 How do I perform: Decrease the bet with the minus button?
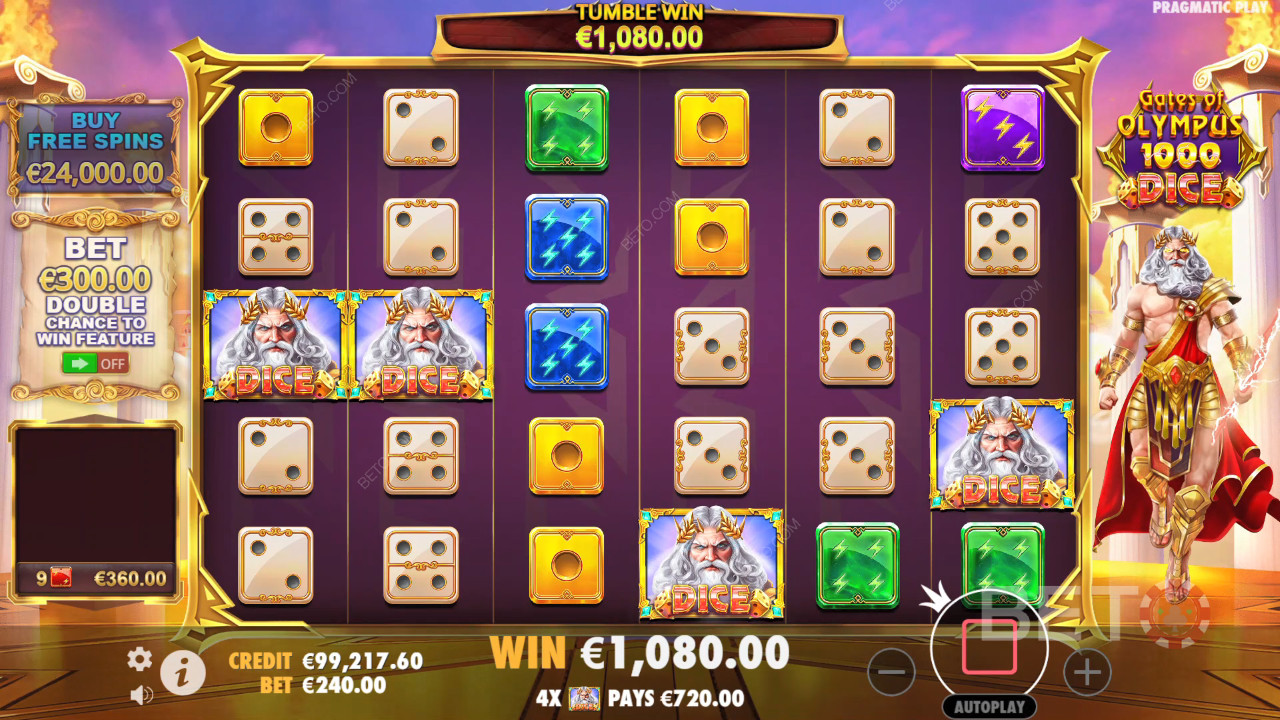pyautogui.click(x=891, y=672)
